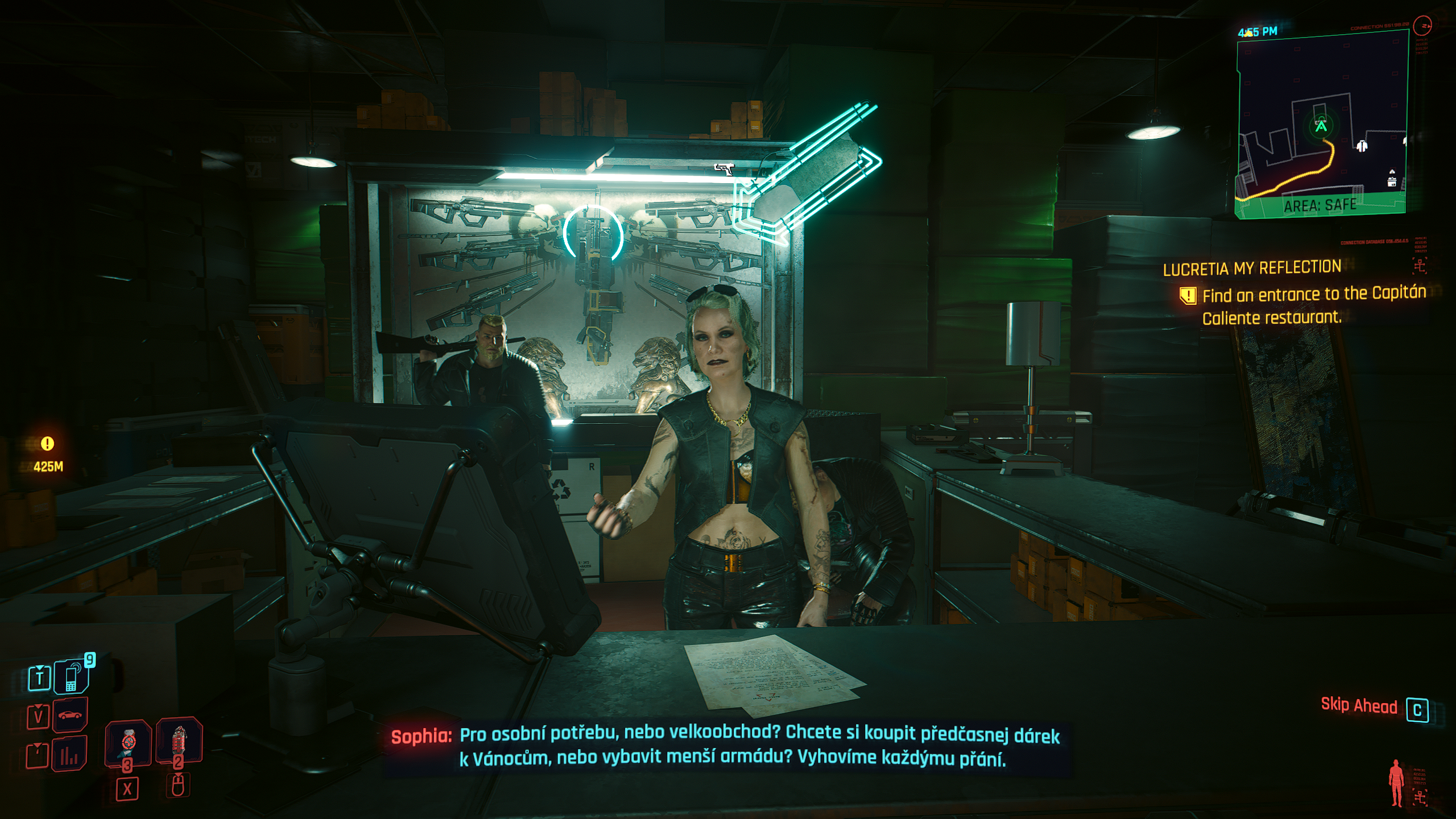
Task: Click the compass icon above the minimap
Action: pos(1422,26)
